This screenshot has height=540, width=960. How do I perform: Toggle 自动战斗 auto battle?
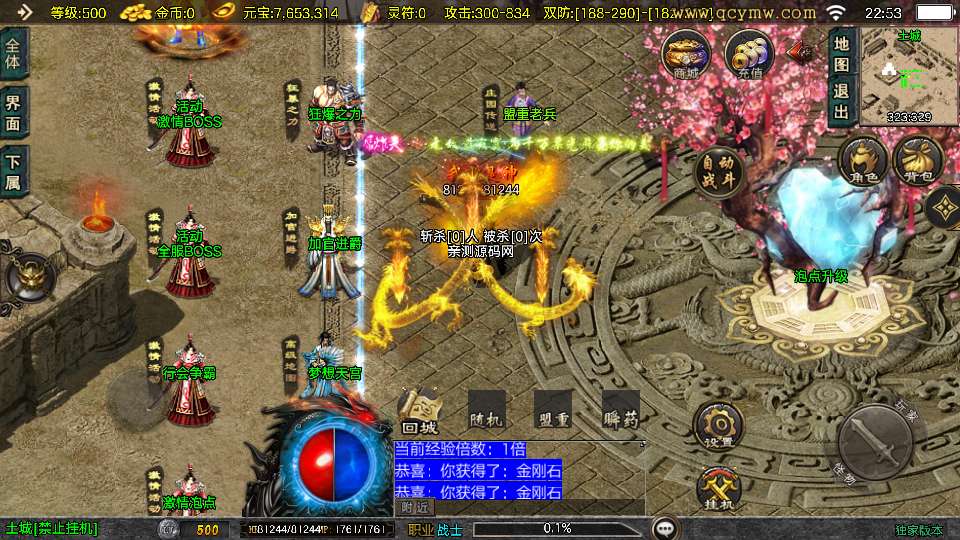tap(717, 173)
